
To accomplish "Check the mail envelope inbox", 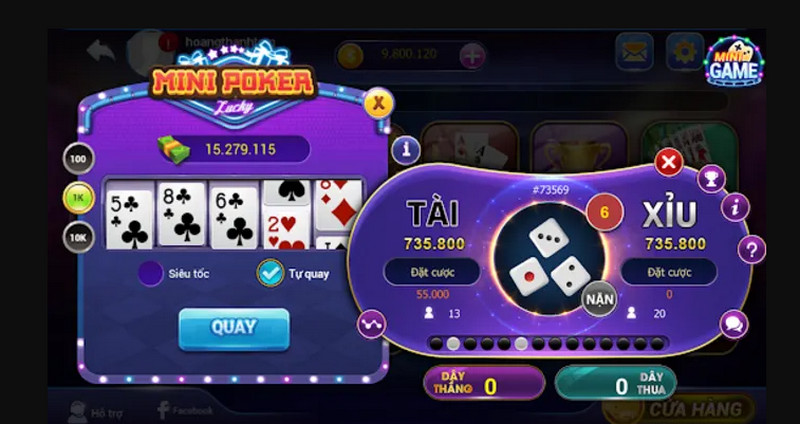I will coord(634,52).
